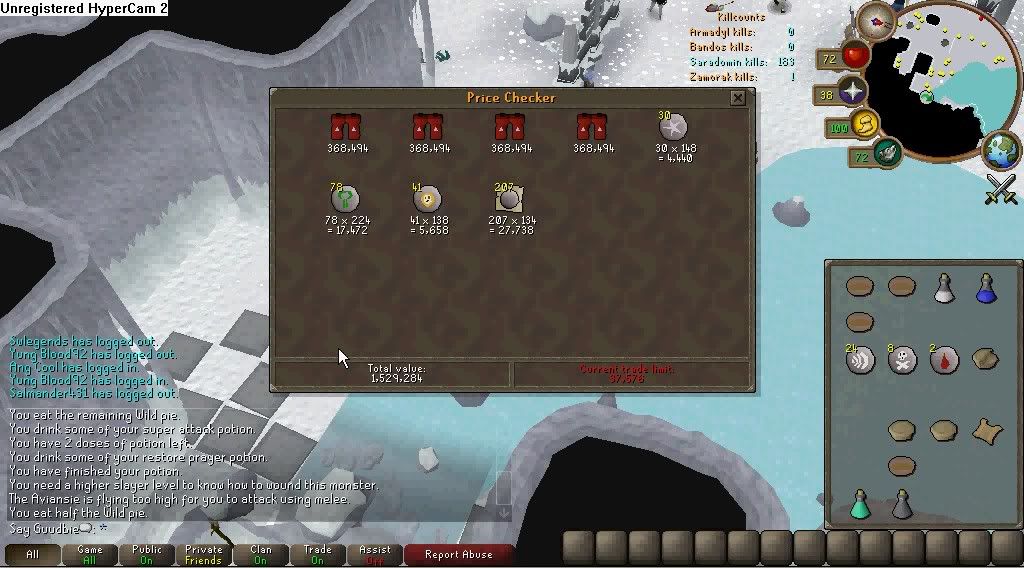Toggle the Private chat filter
1024x568 pixels.
tap(203, 554)
